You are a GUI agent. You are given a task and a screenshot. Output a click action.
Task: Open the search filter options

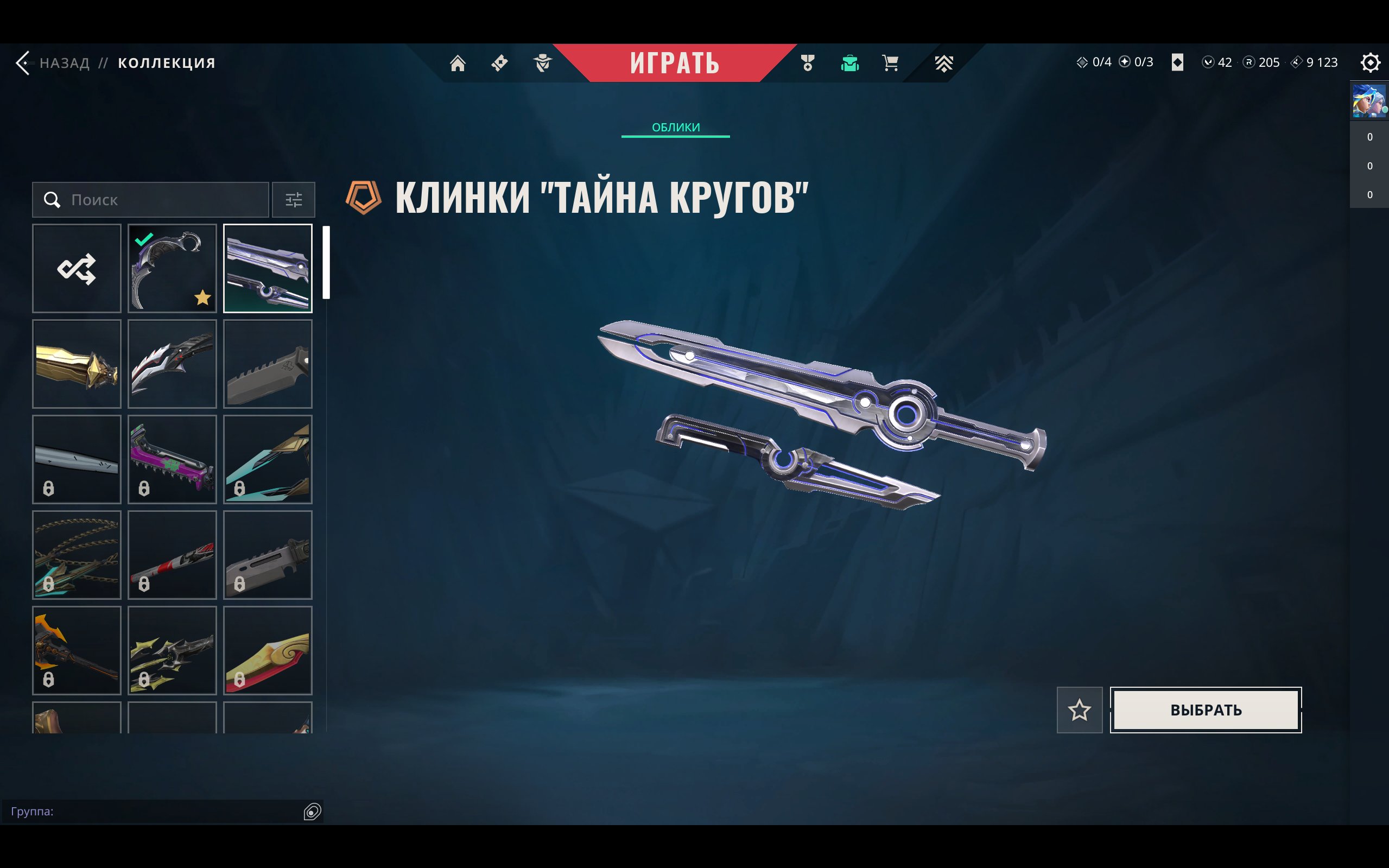294,200
